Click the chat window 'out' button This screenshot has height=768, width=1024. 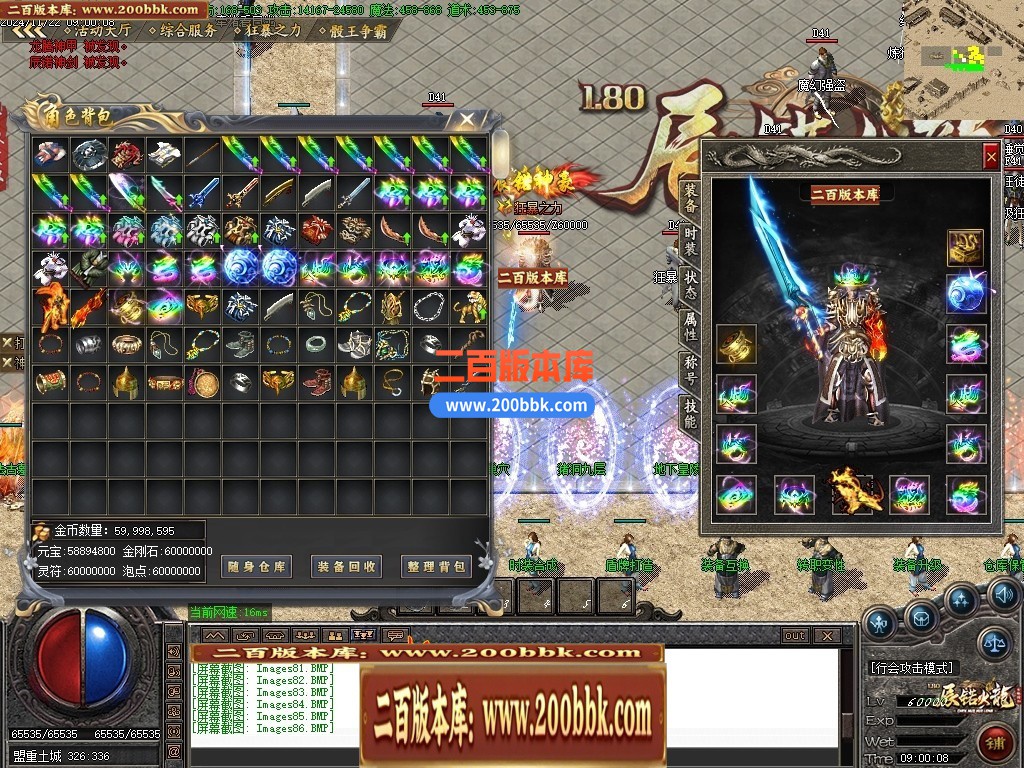[x=794, y=635]
